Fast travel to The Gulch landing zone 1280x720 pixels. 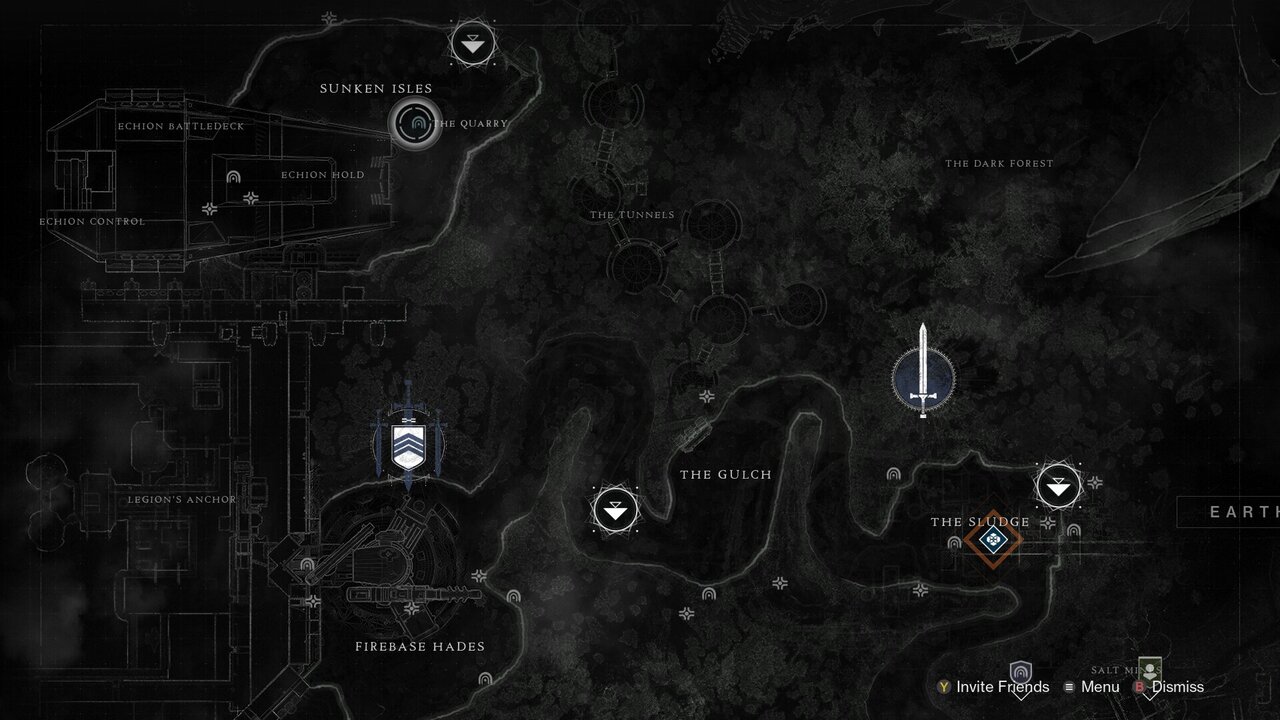(615, 510)
